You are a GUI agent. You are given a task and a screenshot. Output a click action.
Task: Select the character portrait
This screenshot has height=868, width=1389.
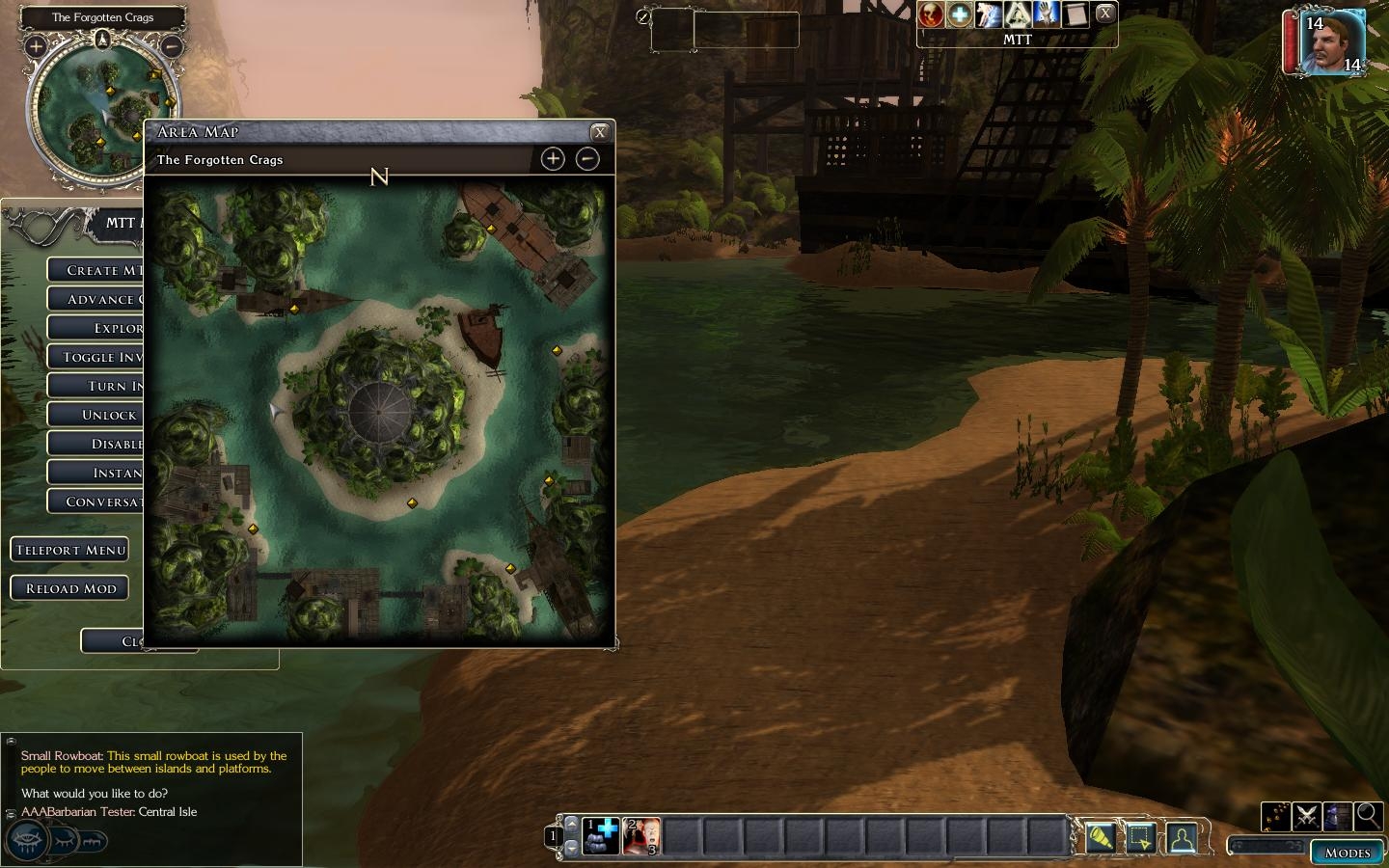click(x=1331, y=41)
